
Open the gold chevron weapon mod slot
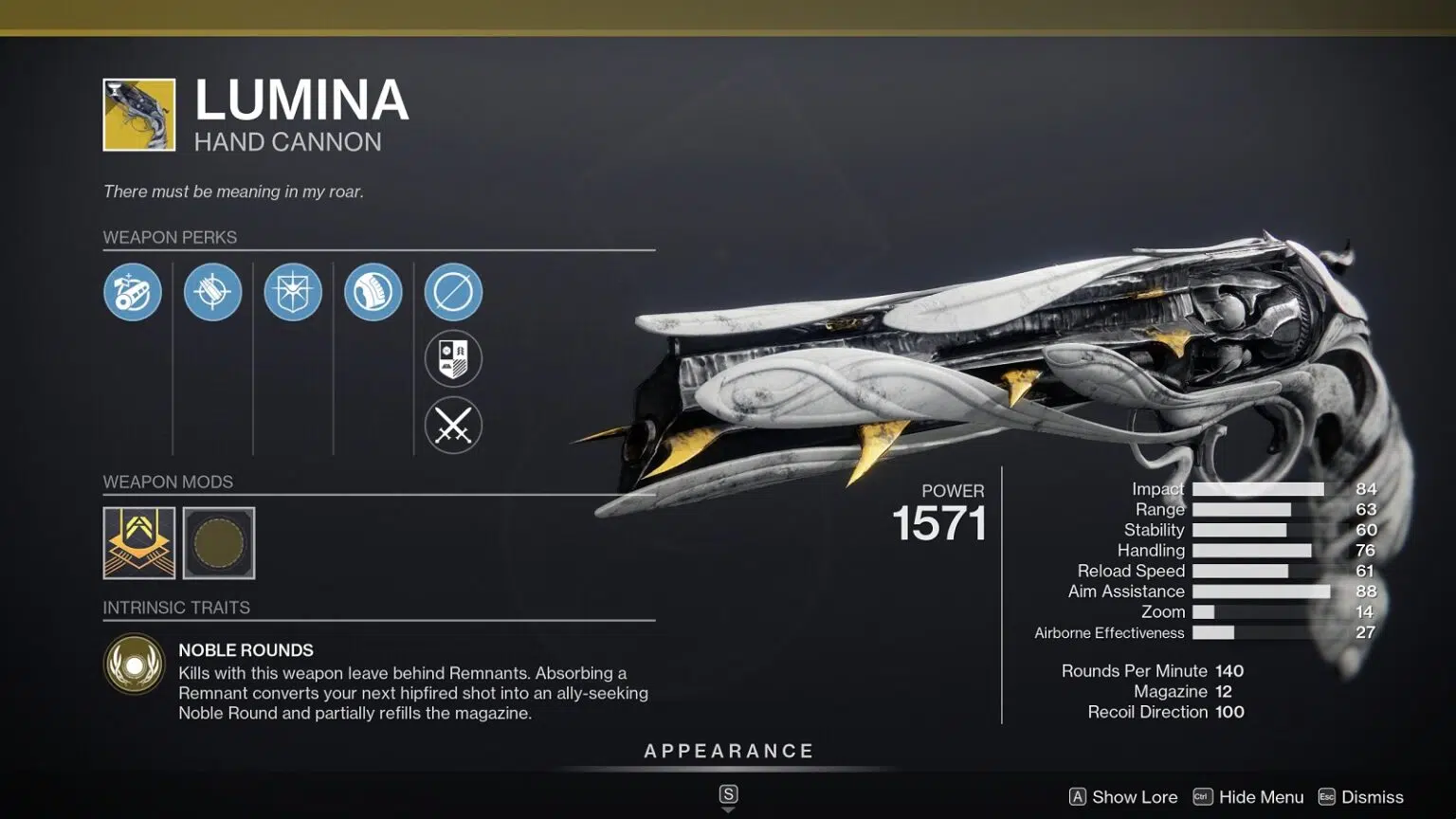pos(139,543)
